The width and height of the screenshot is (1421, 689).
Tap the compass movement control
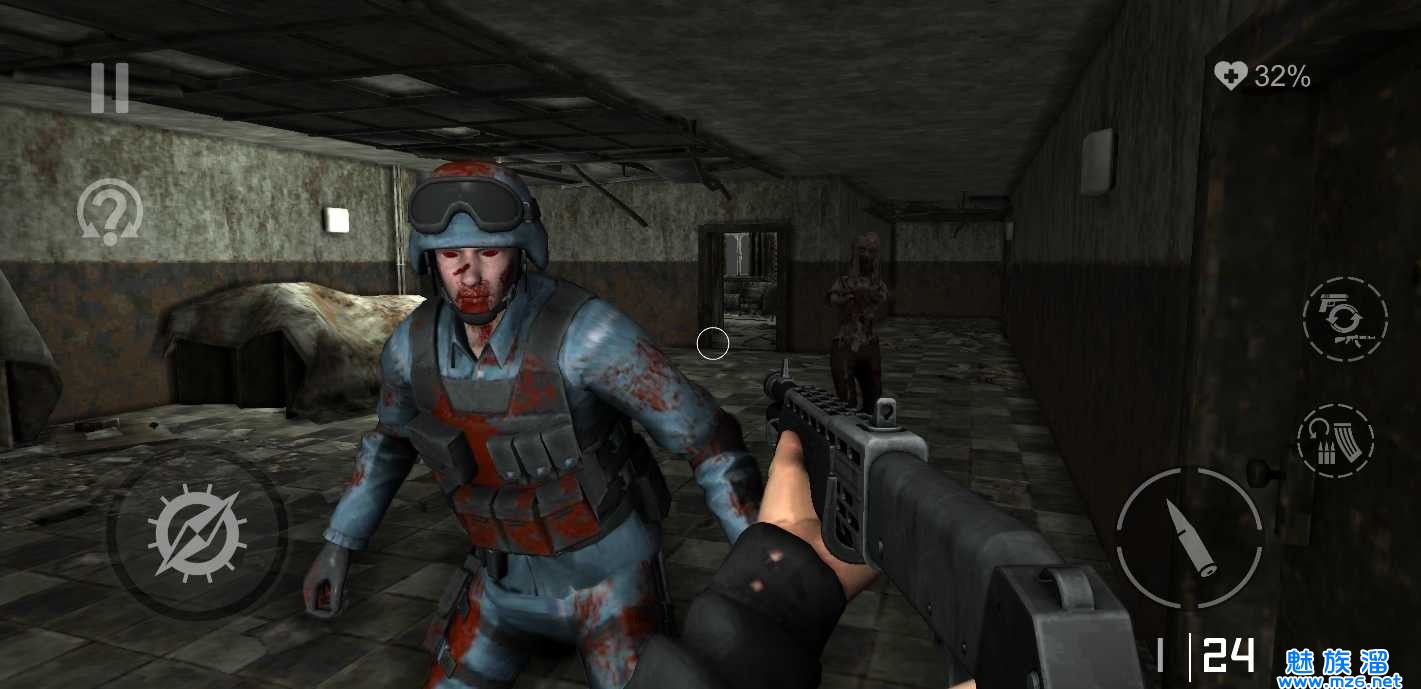[197, 530]
